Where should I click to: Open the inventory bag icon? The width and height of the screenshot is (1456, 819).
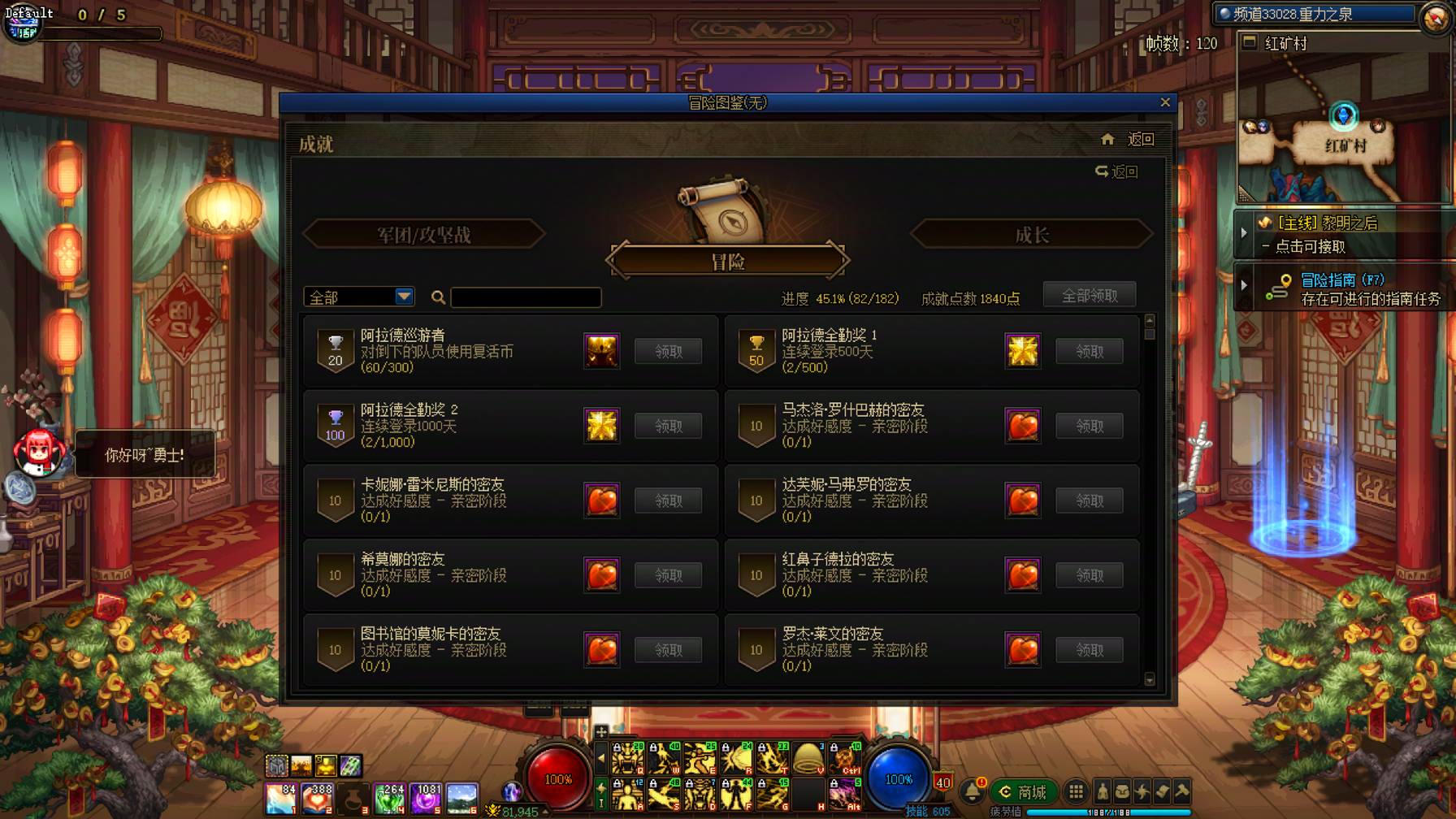coord(1123,790)
